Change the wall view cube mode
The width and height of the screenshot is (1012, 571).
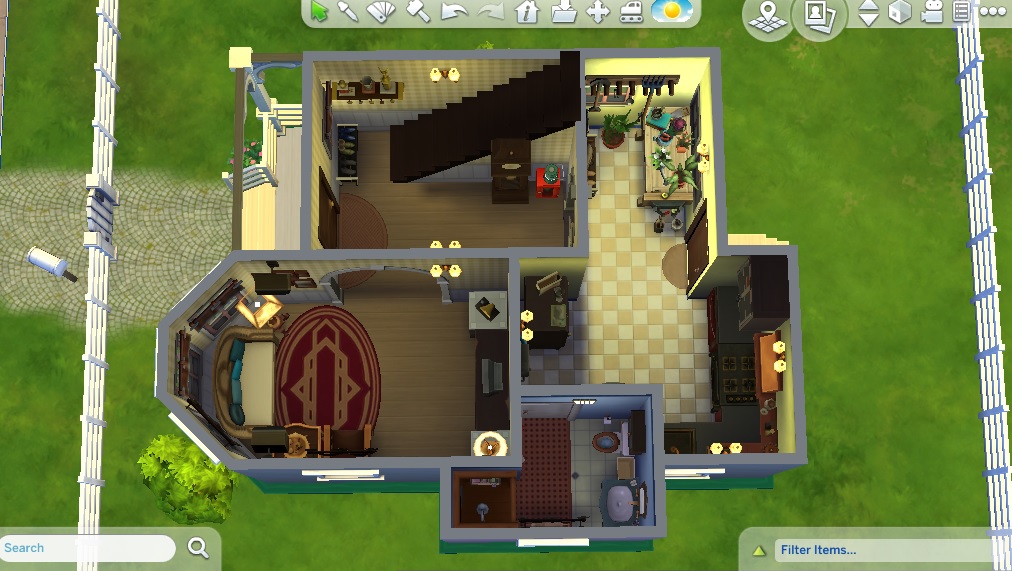pos(901,12)
